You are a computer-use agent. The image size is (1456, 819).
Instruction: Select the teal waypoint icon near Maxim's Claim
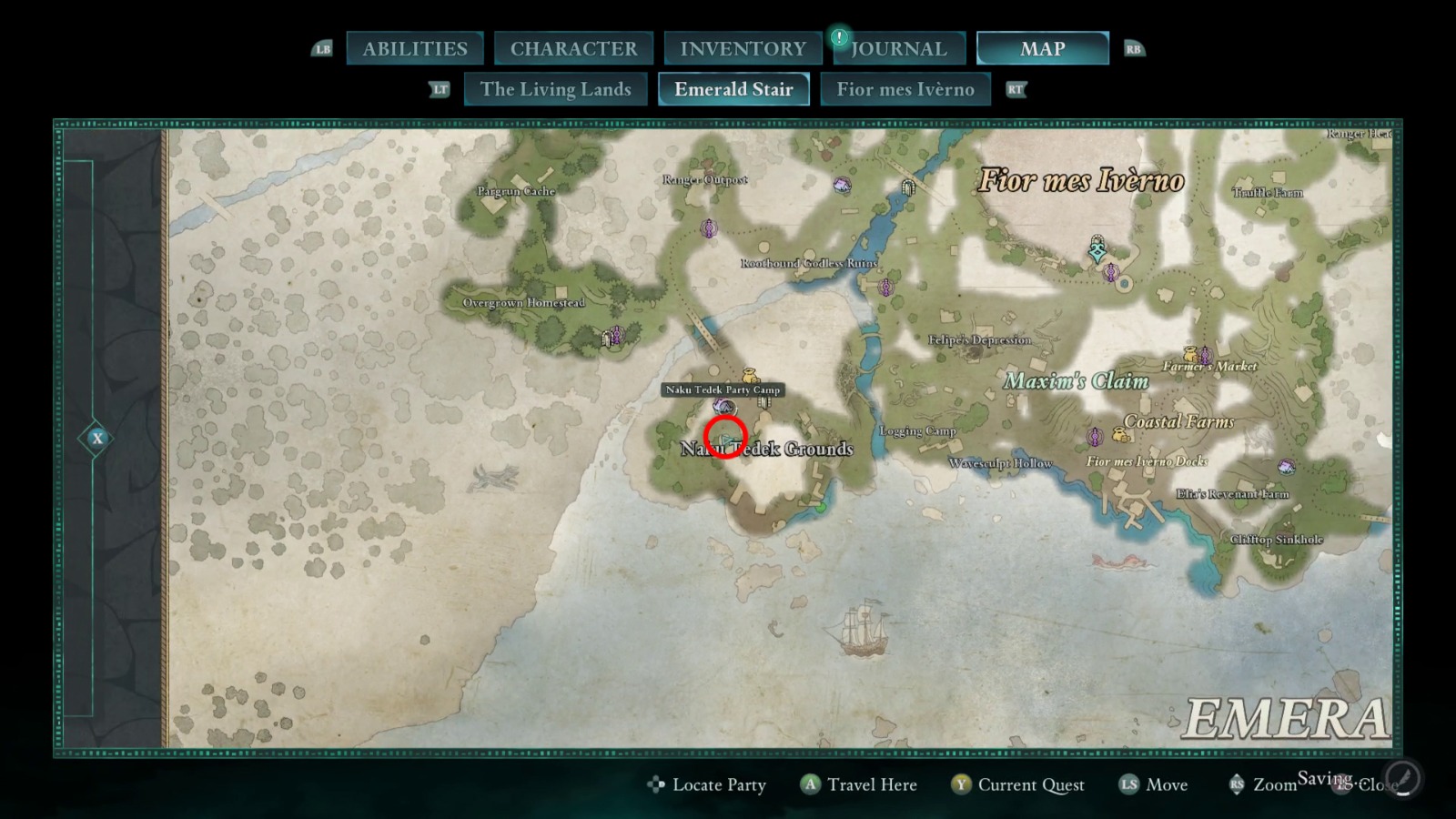(x=1097, y=249)
